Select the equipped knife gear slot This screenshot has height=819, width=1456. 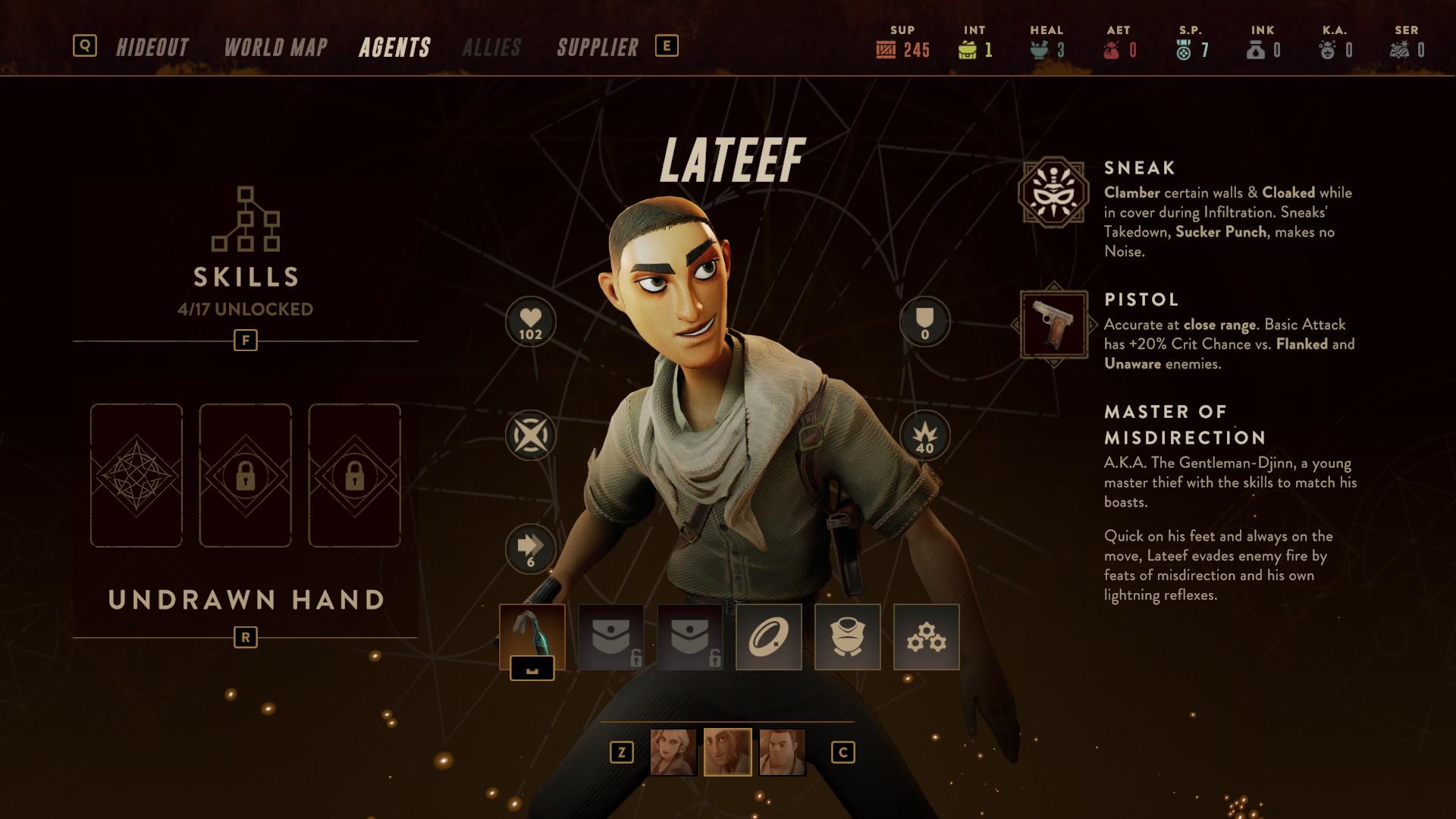coord(532,637)
